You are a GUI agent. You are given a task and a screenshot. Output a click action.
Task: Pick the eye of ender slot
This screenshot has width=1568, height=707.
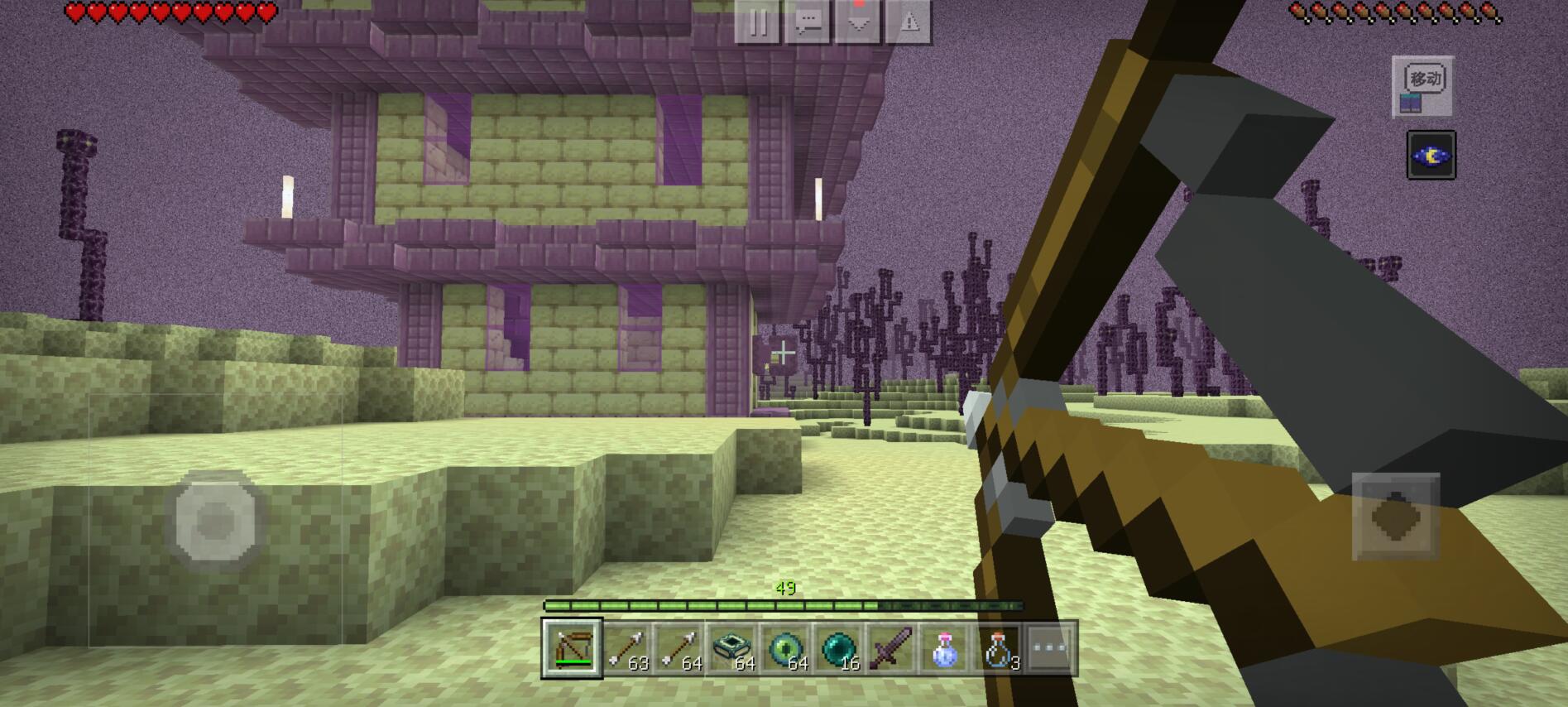pyautogui.click(x=784, y=648)
